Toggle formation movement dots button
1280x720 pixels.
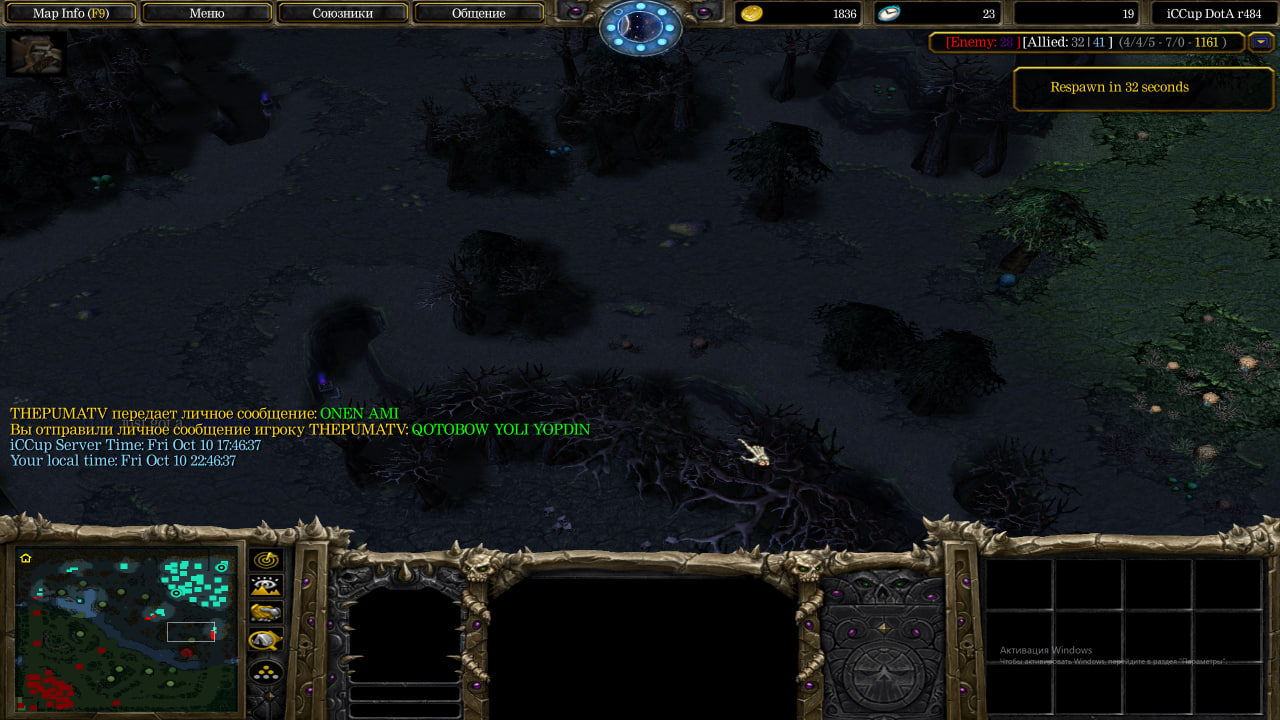pos(266,671)
